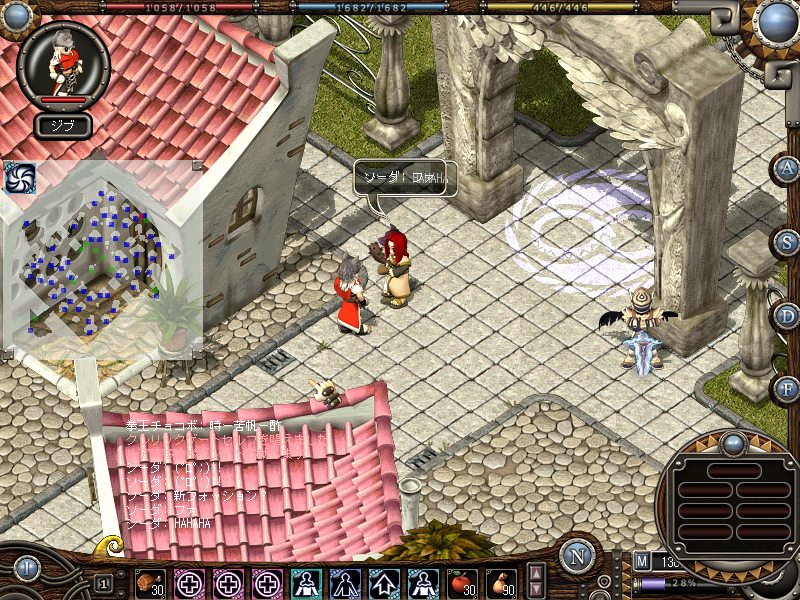Select the ジブ name plate
Image resolution: width=800 pixels, height=600 pixels.
tap(63, 126)
